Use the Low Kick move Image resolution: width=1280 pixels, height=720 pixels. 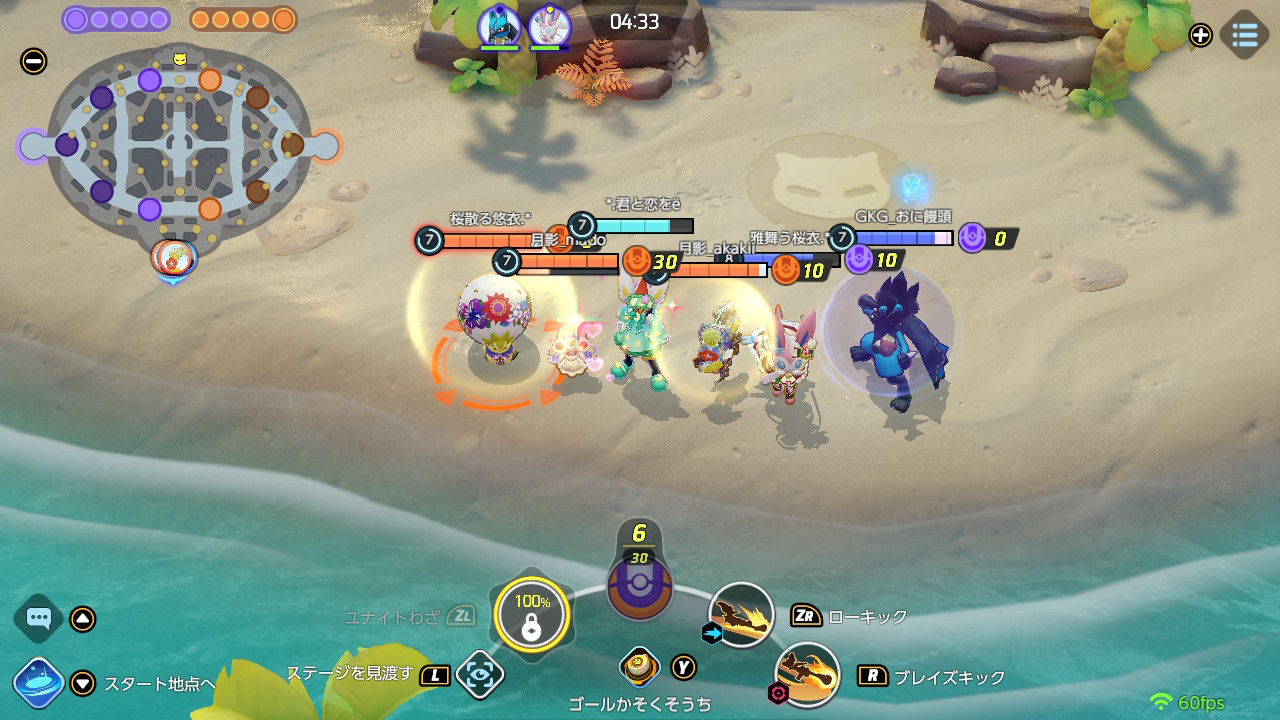[741, 615]
